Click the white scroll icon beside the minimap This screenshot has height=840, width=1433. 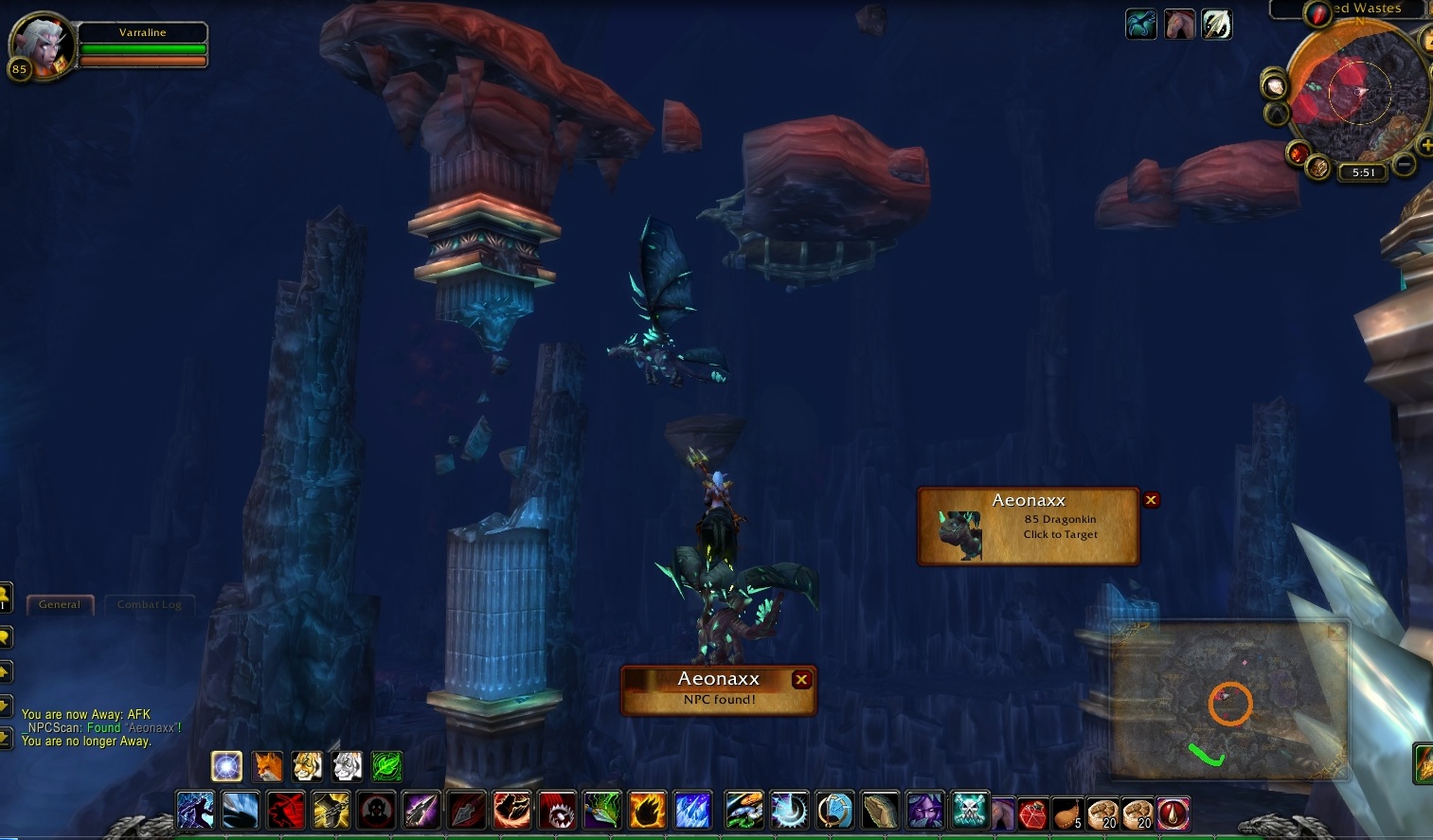point(1274,88)
